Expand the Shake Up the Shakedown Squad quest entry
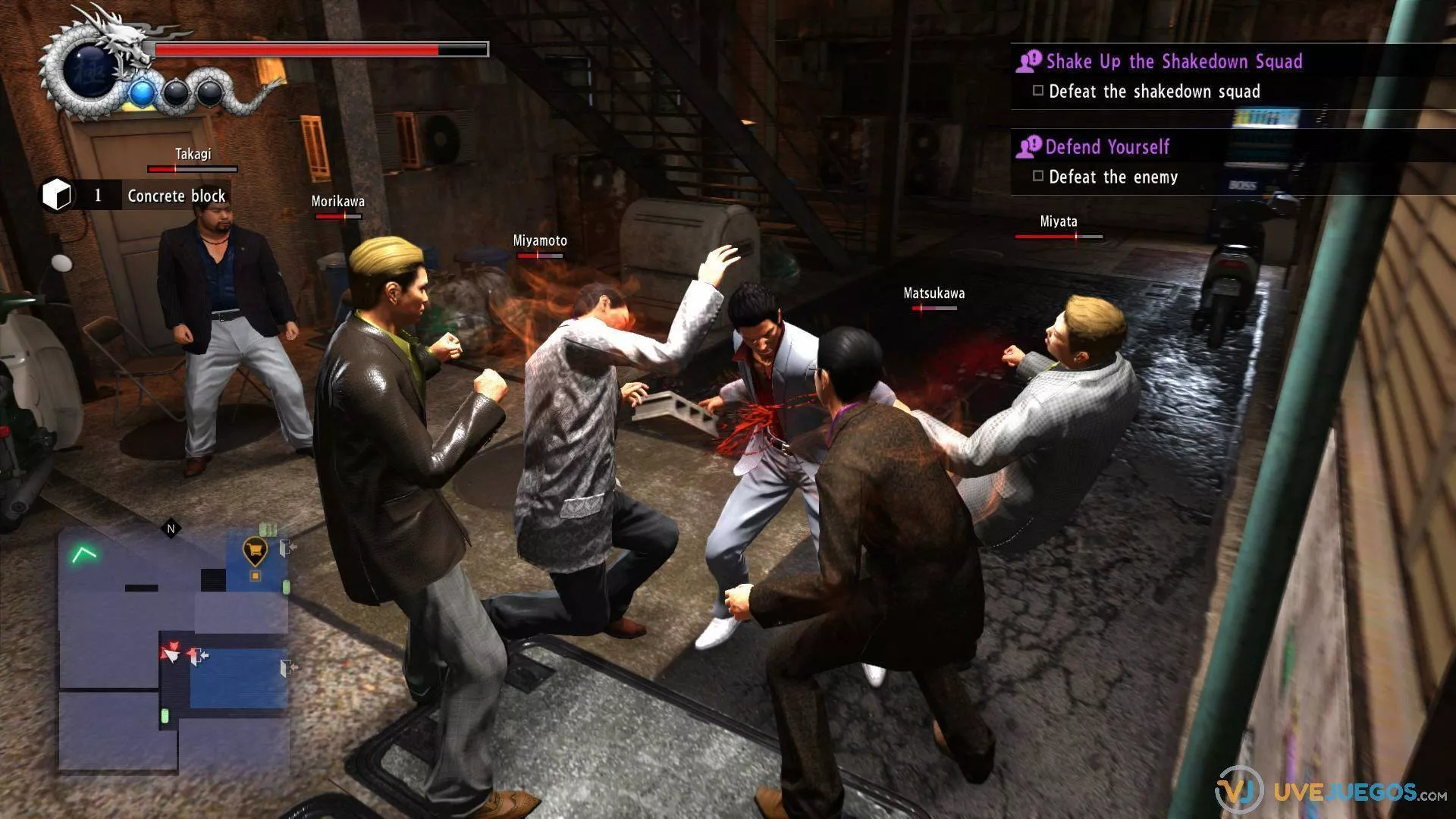This screenshot has width=1456, height=819. point(1173,61)
